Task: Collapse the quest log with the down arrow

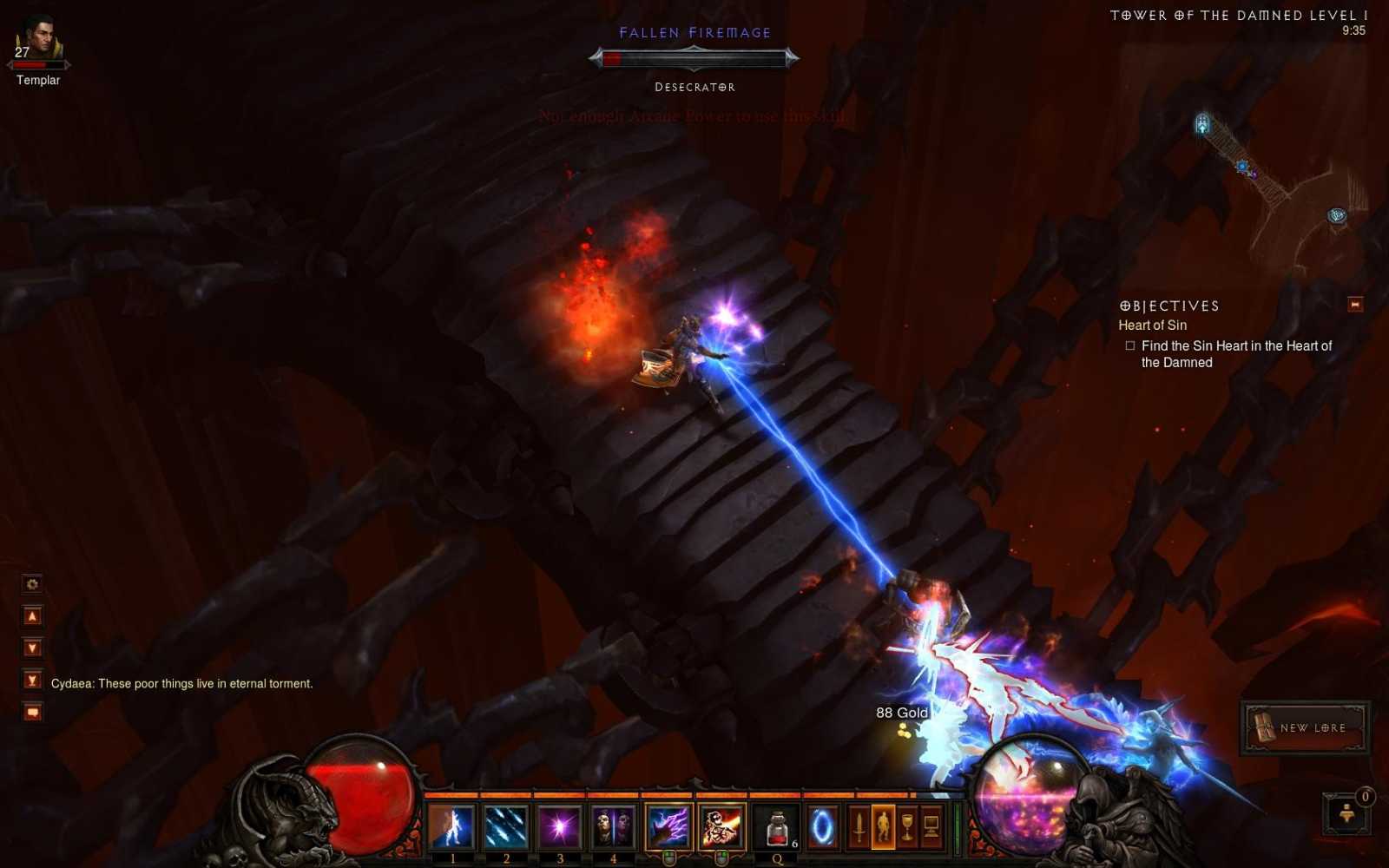Action: click(x=32, y=649)
